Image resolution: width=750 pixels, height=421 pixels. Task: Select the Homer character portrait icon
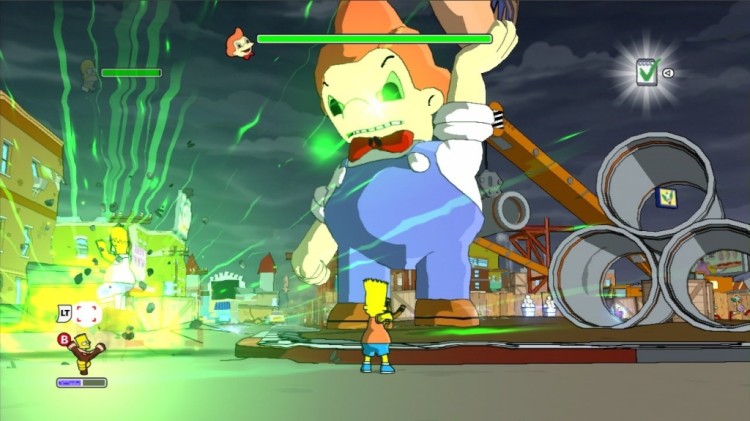click(89, 73)
